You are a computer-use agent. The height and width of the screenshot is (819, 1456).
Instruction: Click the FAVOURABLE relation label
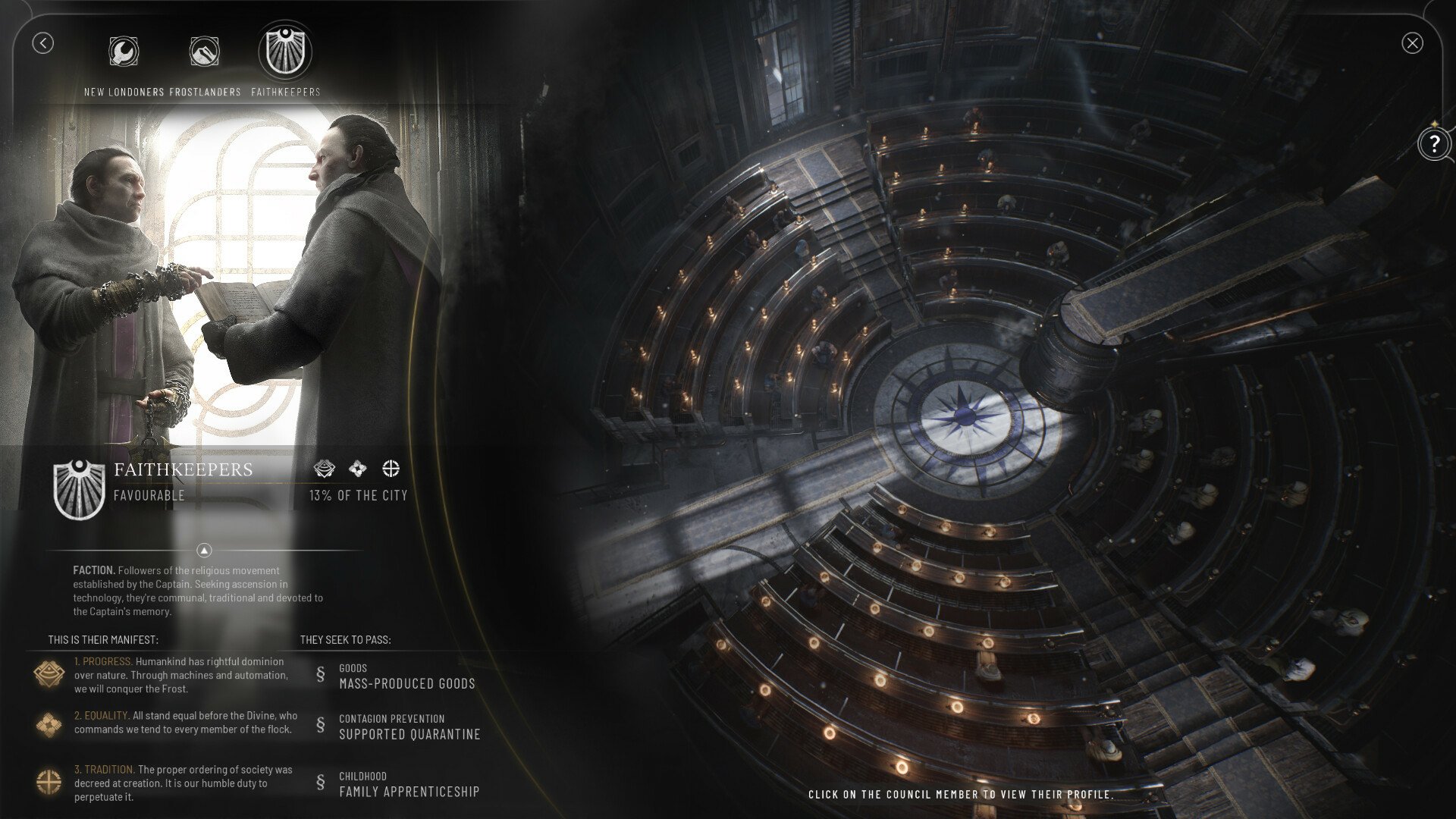[x=149, y=496]
